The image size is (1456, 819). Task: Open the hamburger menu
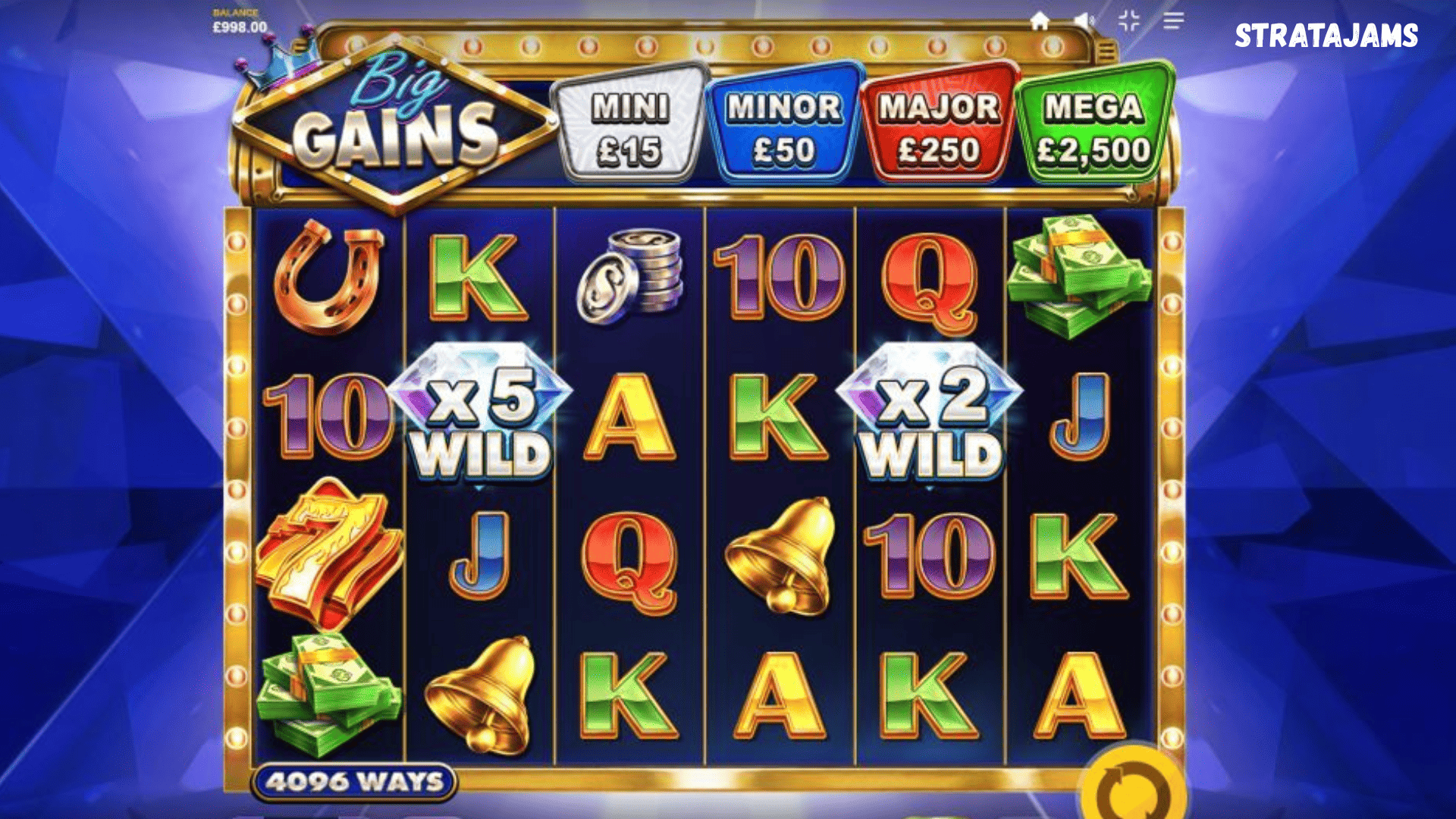pos(1173,21)
